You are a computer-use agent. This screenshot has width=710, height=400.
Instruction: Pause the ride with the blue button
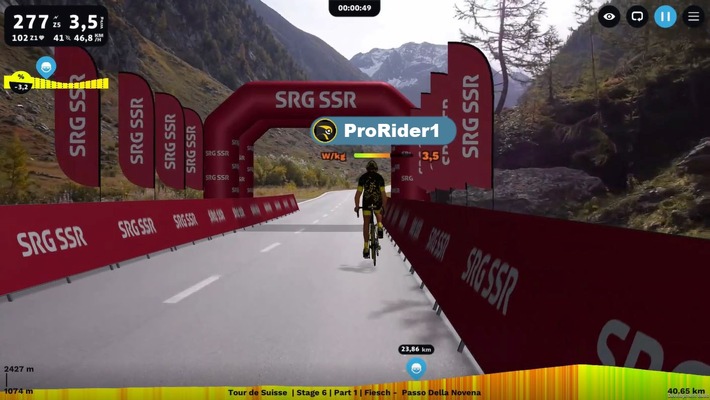coord(665,16)
